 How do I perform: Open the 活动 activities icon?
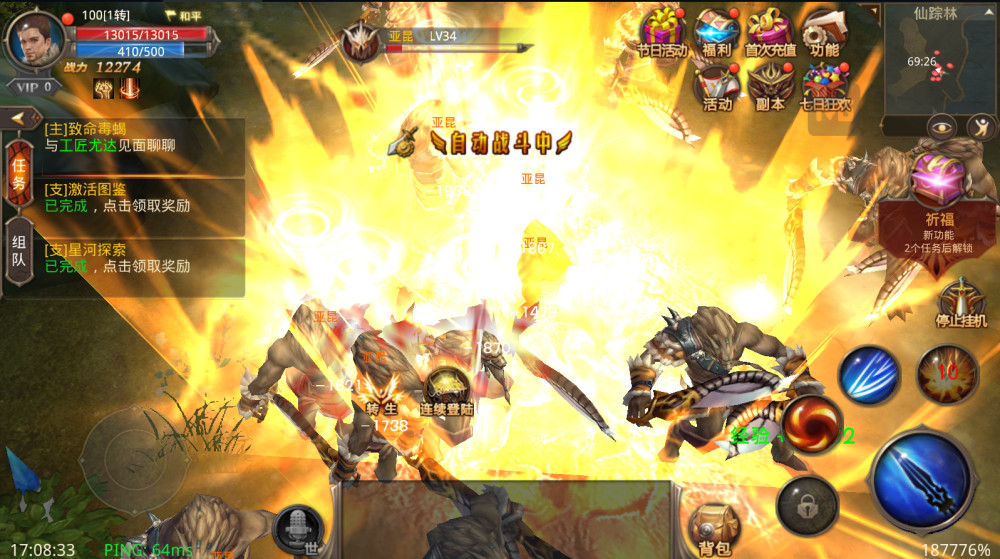point(717,85)
